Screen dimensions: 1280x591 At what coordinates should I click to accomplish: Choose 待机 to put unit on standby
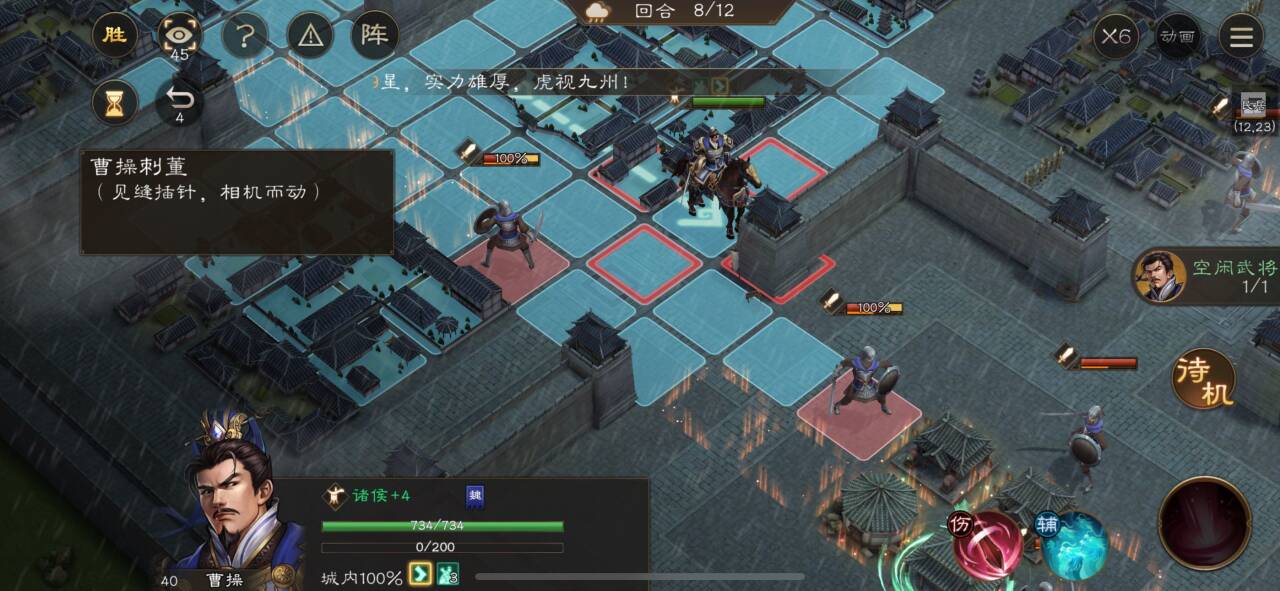pyautogui.click(x=1204, y=379)
